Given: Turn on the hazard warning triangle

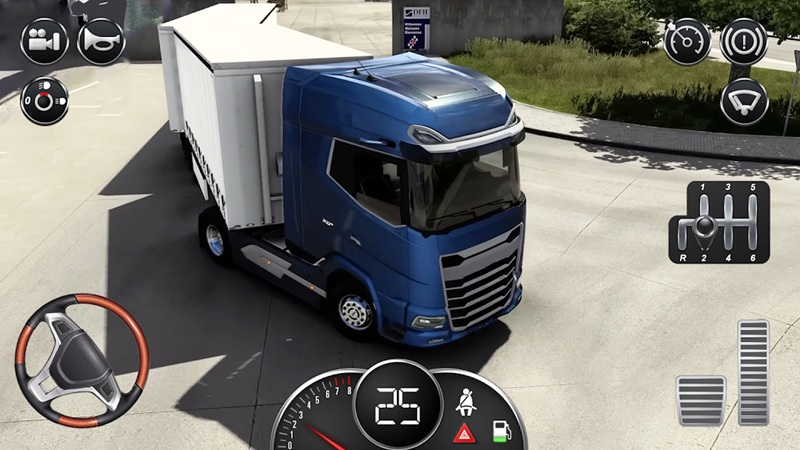Looking at the screenshot, I should click(464, 433).
